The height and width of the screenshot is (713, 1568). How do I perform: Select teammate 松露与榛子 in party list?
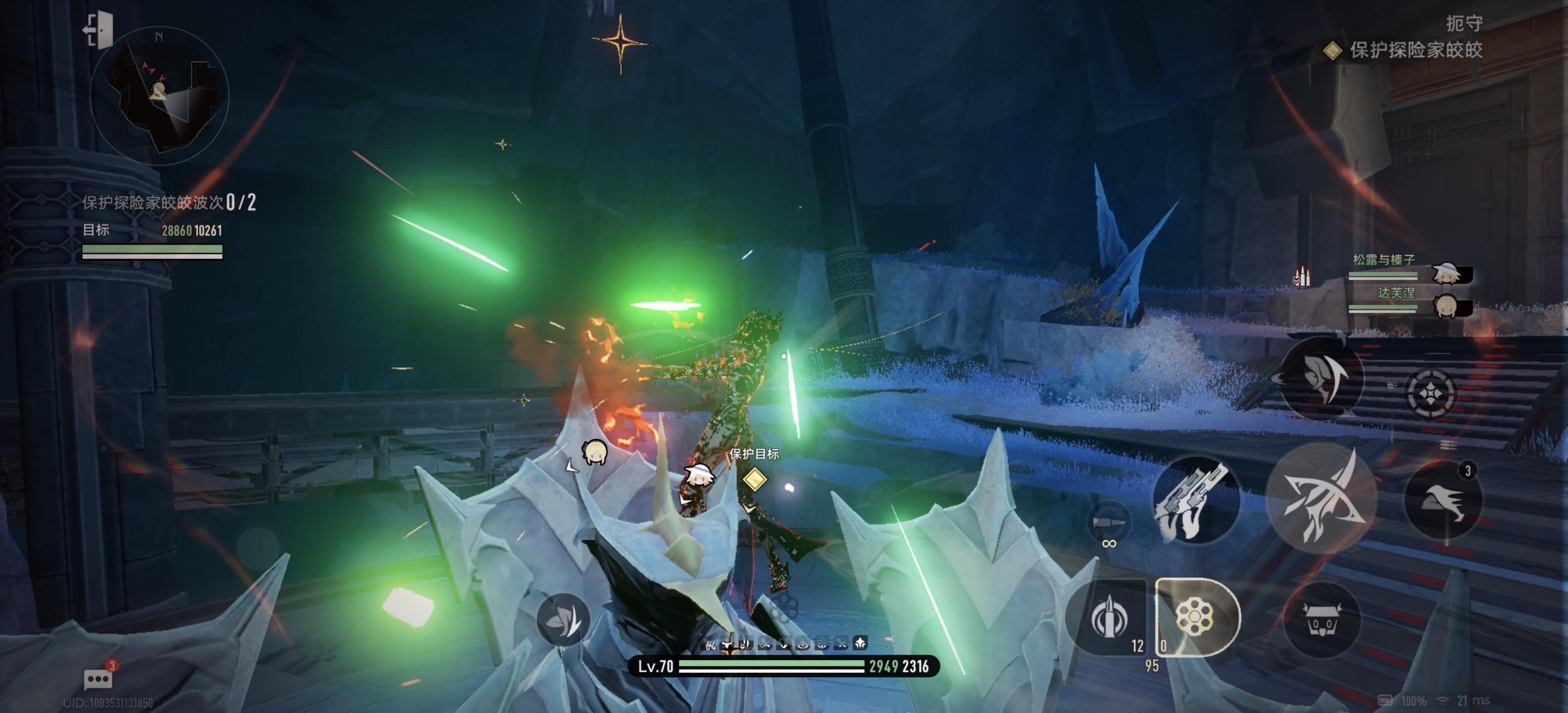point(1409,271)
